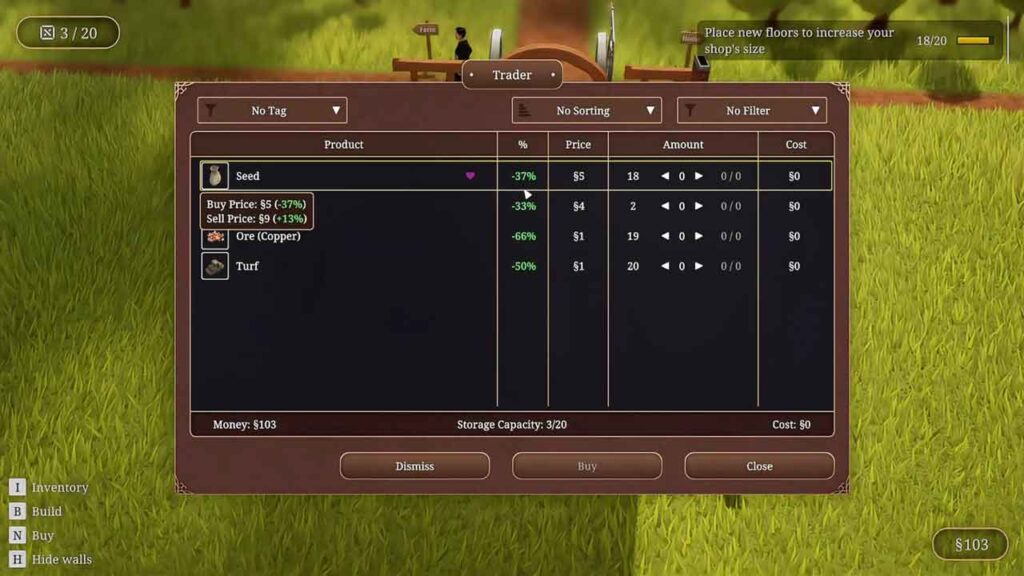Open the No Sorting dropdown

[586, 110]
